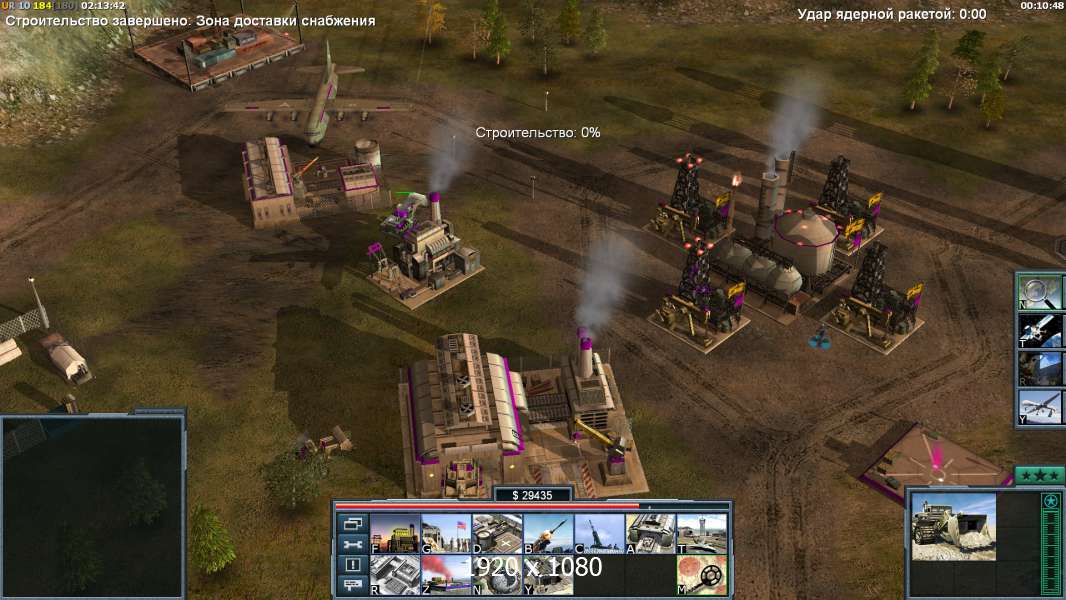1066x600 pixels.
Task: Select the Patriot missile build icon
Action: 548,534
